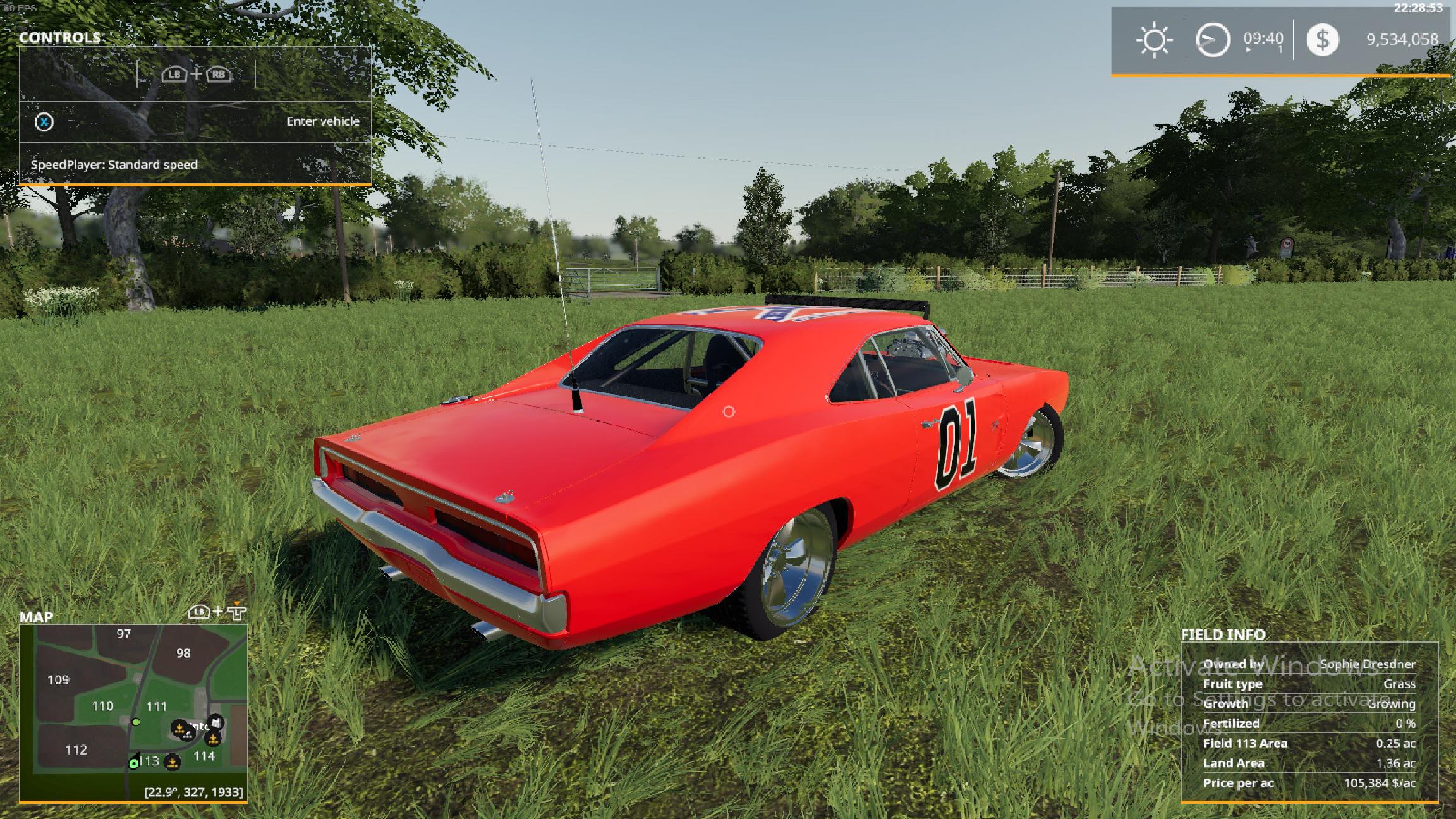
Task: Select field 110 on the minimap
Action: [102, 706]
